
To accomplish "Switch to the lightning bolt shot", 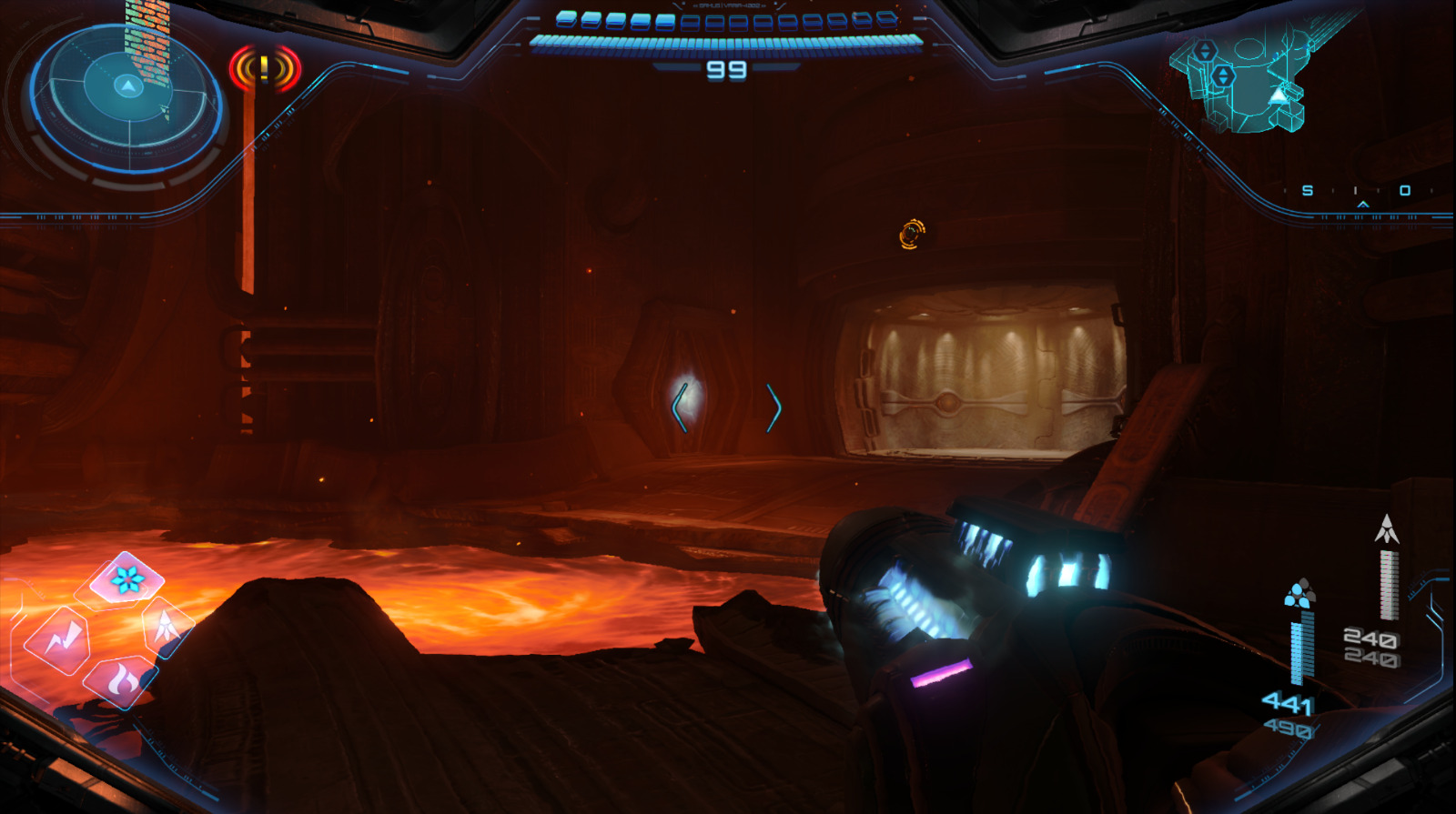I will tap(58, 639).
